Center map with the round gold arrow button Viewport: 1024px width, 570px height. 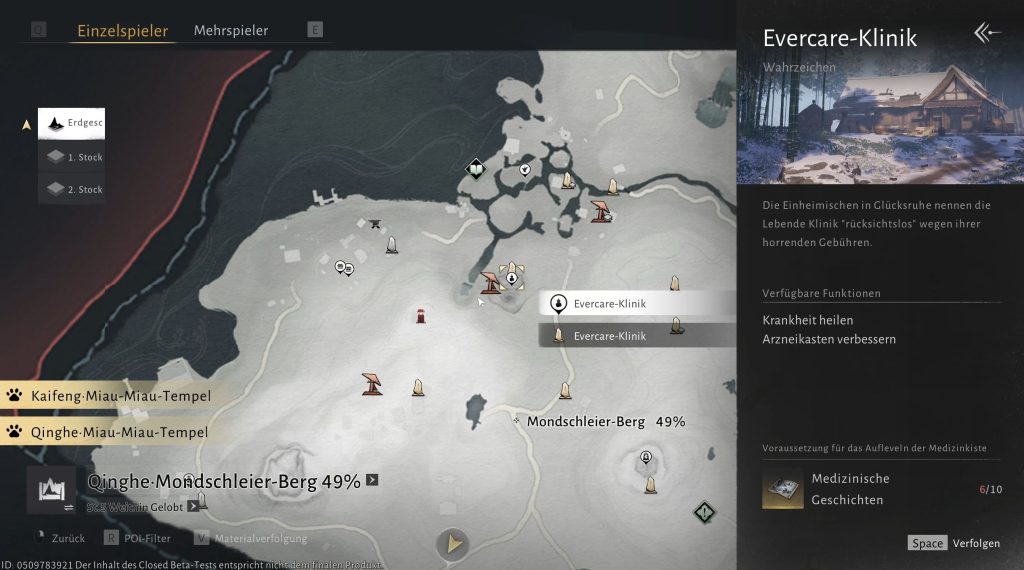[454, 545]
